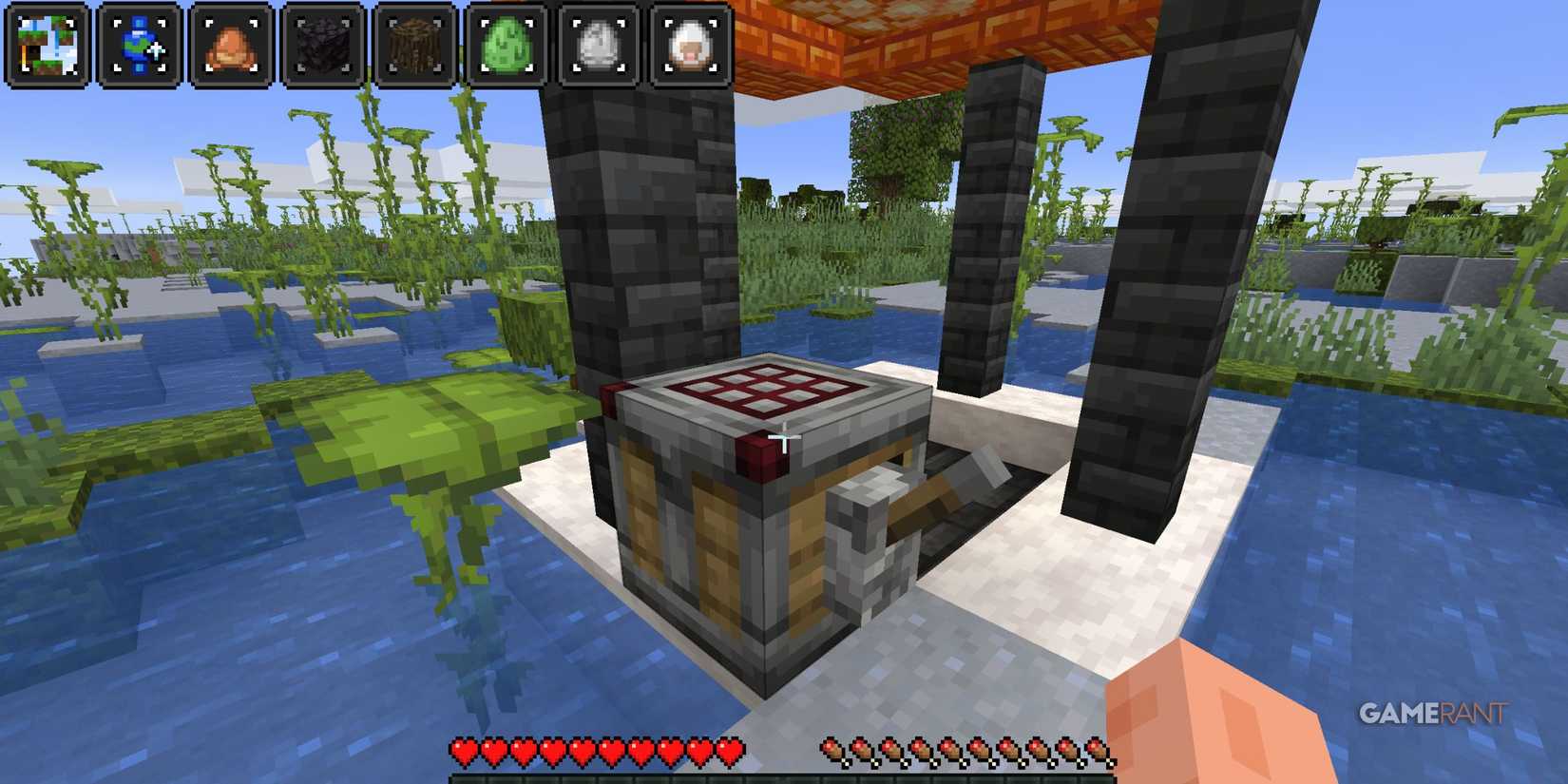Image resolution: width=1568 pixels, height=784 pixels.
Task: Select the grass block in the first hotbar slot
Action: point(45,42)
